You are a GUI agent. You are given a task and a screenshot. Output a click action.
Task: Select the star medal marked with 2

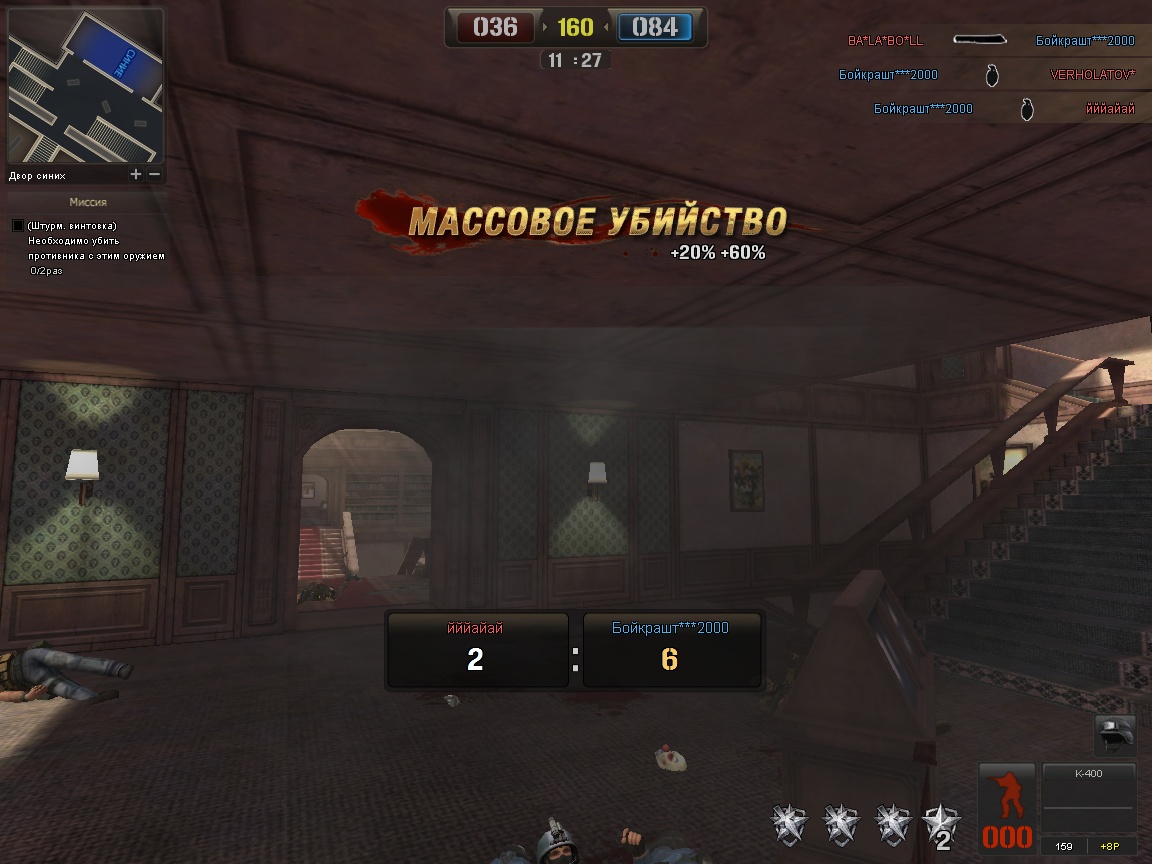[941, 824]
